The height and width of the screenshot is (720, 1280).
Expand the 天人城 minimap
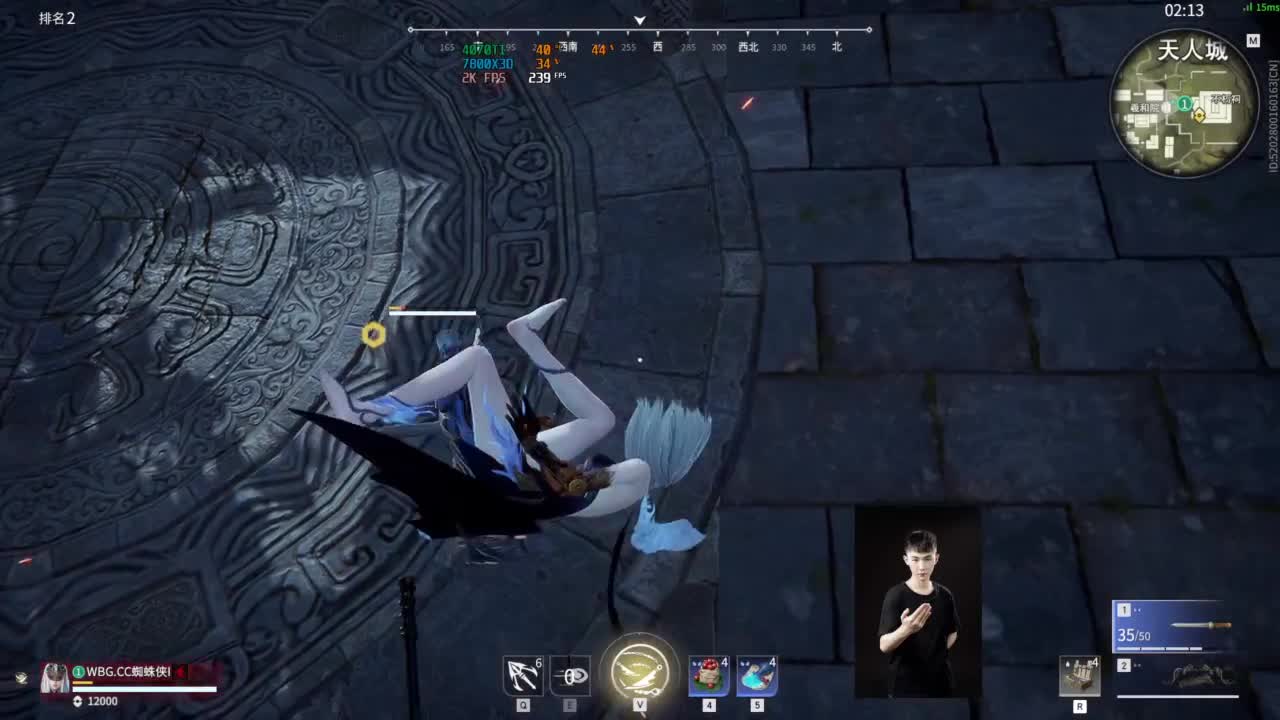[x=1185, y=105]
